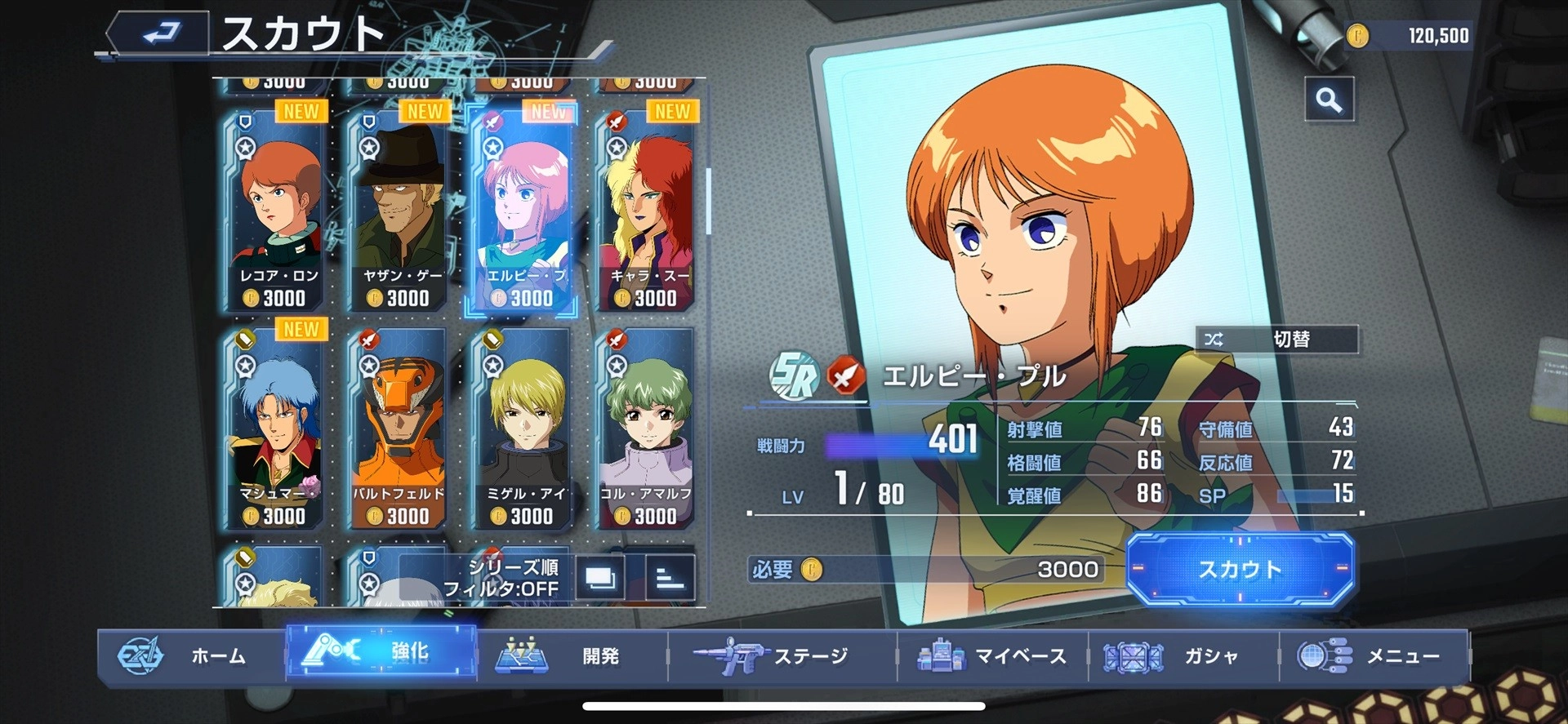Click the coin icon next to the 120,500 balance

tap(1358, 36)
